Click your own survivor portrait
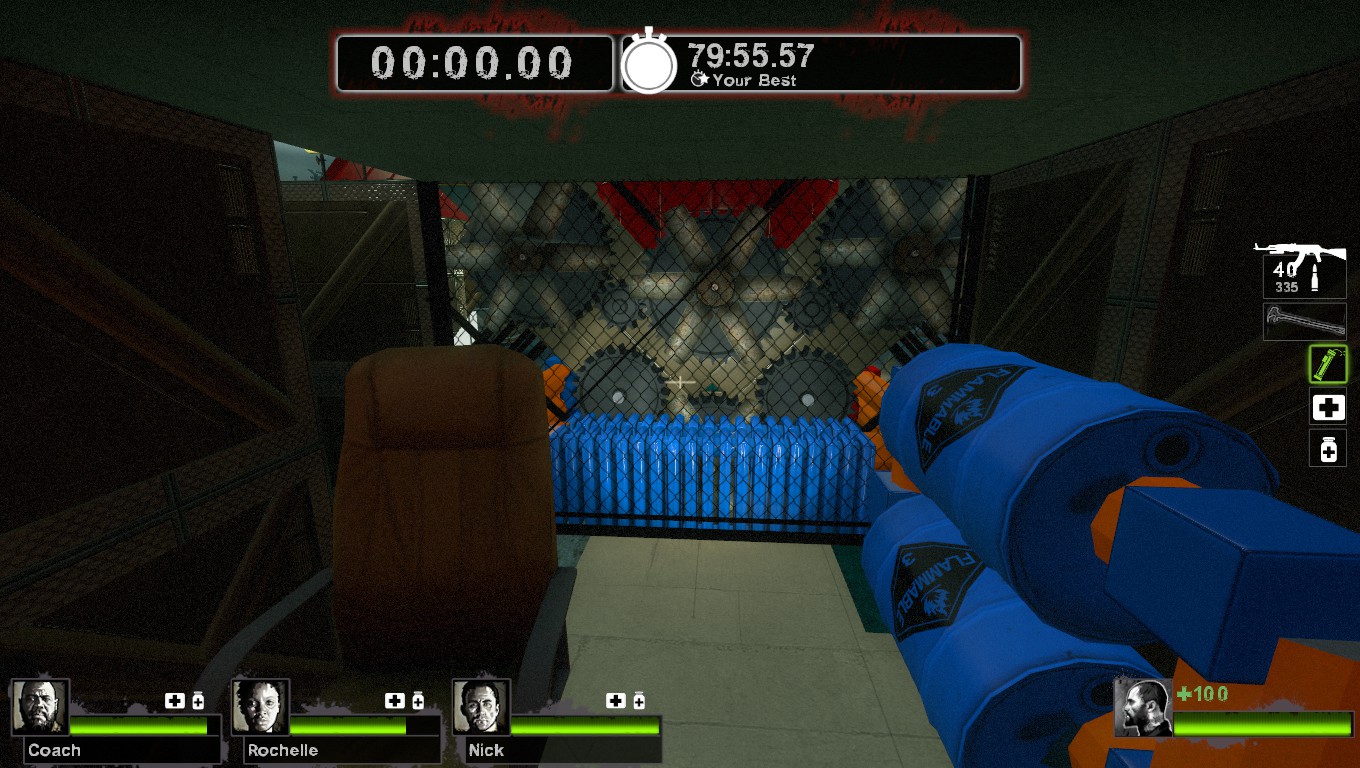Viewport: 1360px width, 768px height. (x=1143, y=708)
